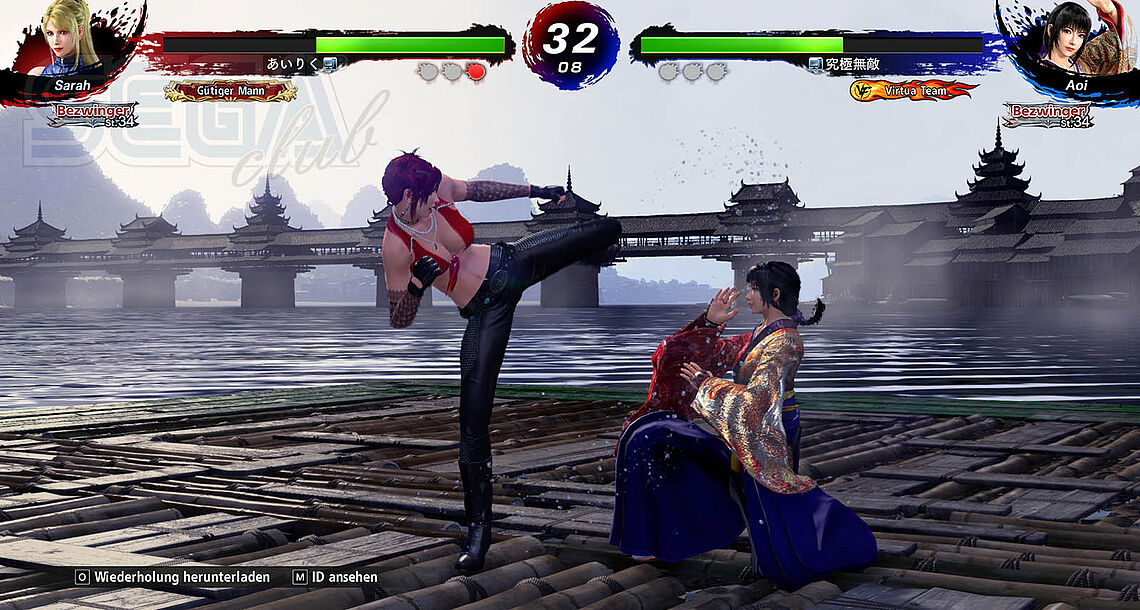Select the Virtua Team title badge

[x=913, y=91]
